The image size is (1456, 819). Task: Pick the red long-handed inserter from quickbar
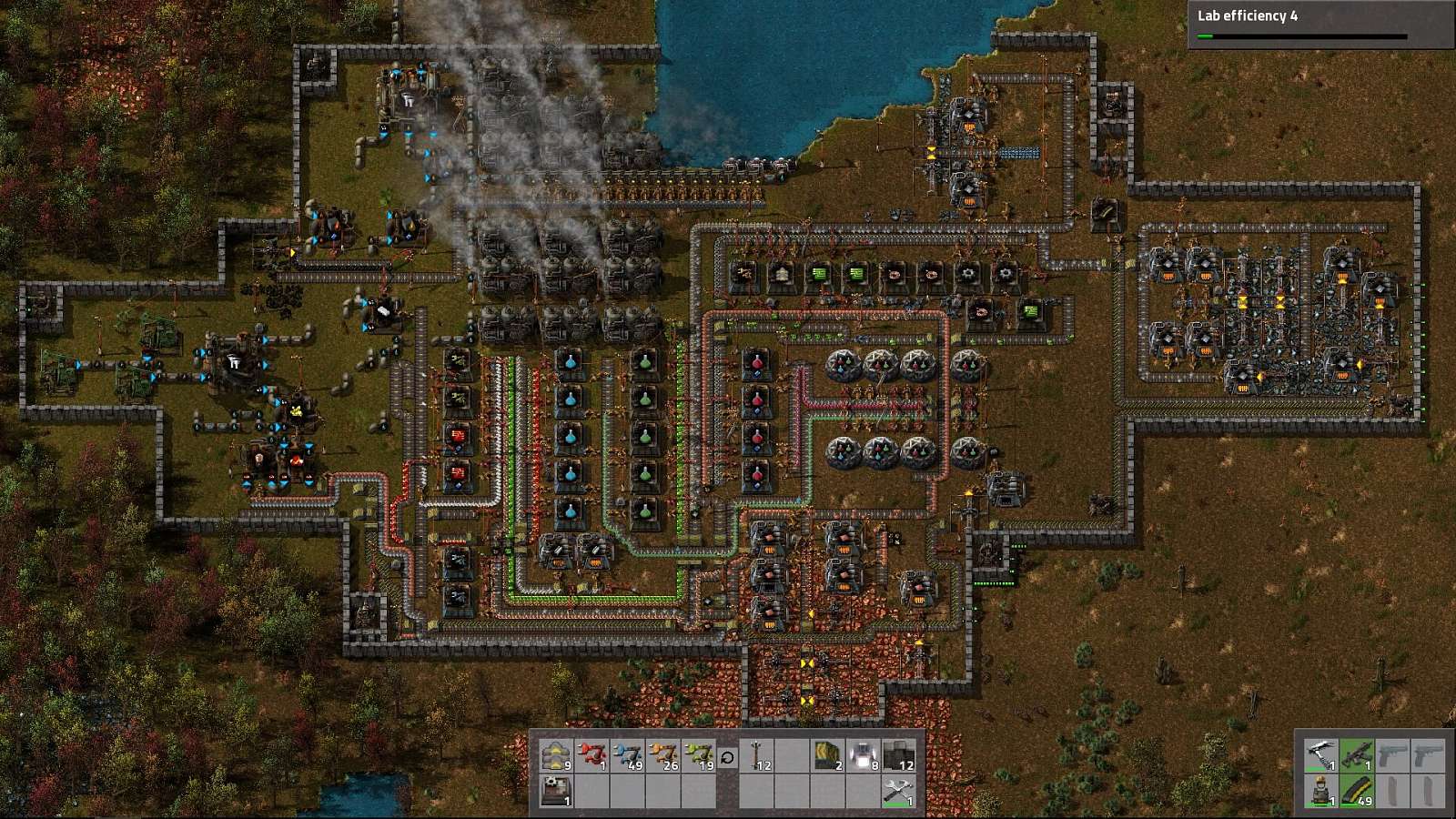pyautogui.click(x=592, y=753)
